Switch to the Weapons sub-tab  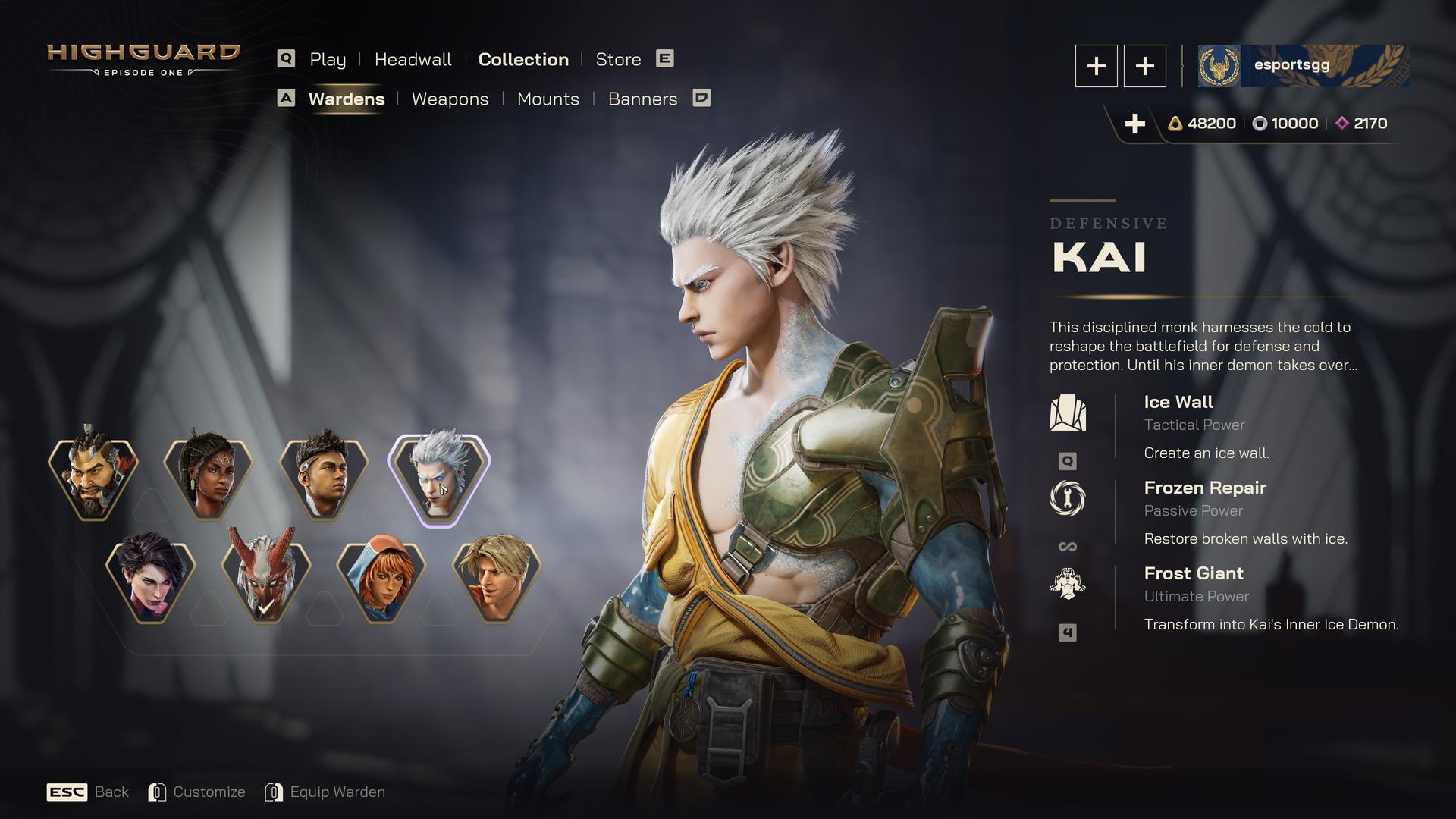tap(450, 99)
